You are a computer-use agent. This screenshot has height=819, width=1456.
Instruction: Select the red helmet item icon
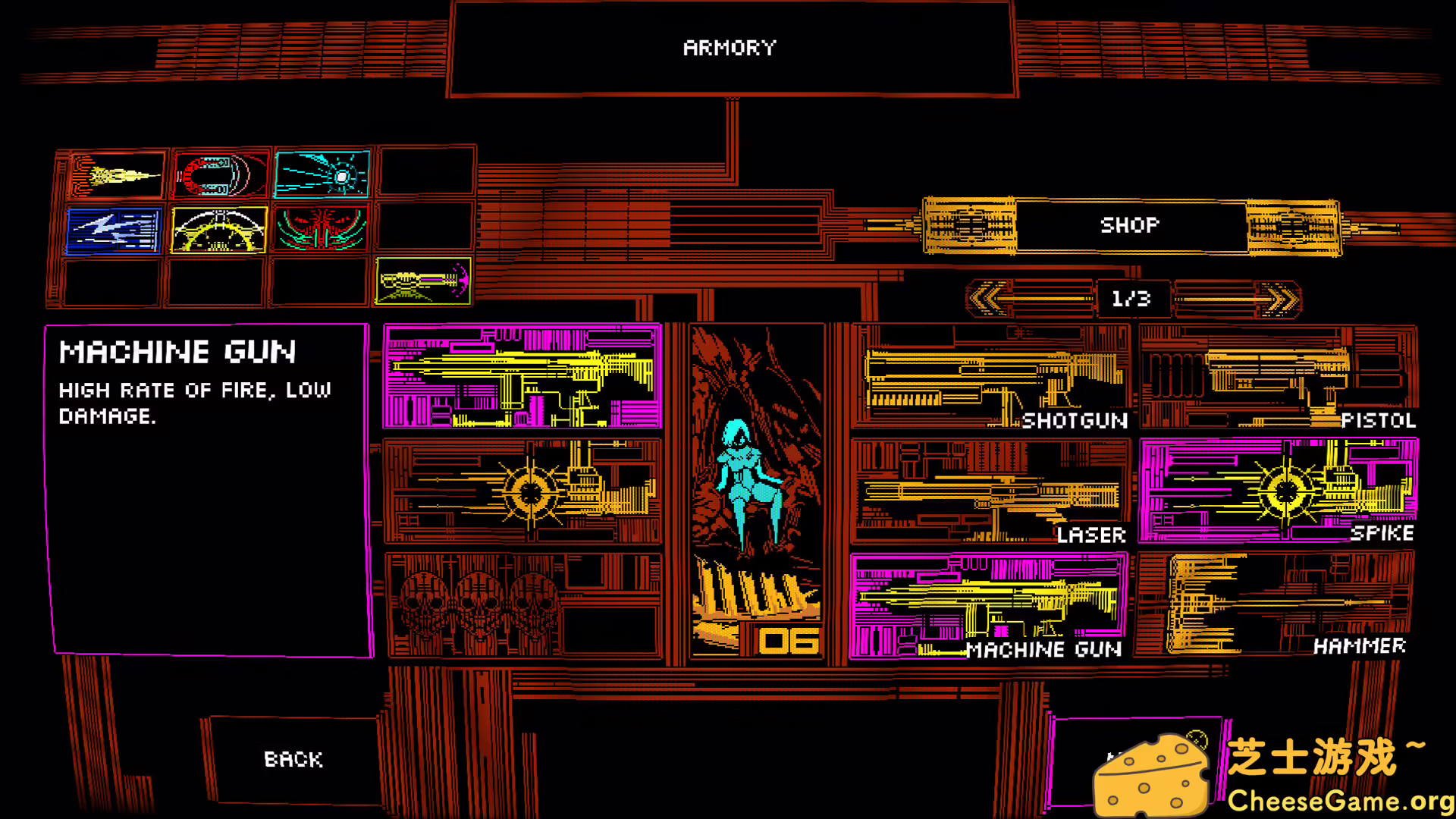(x=218, y=173)
